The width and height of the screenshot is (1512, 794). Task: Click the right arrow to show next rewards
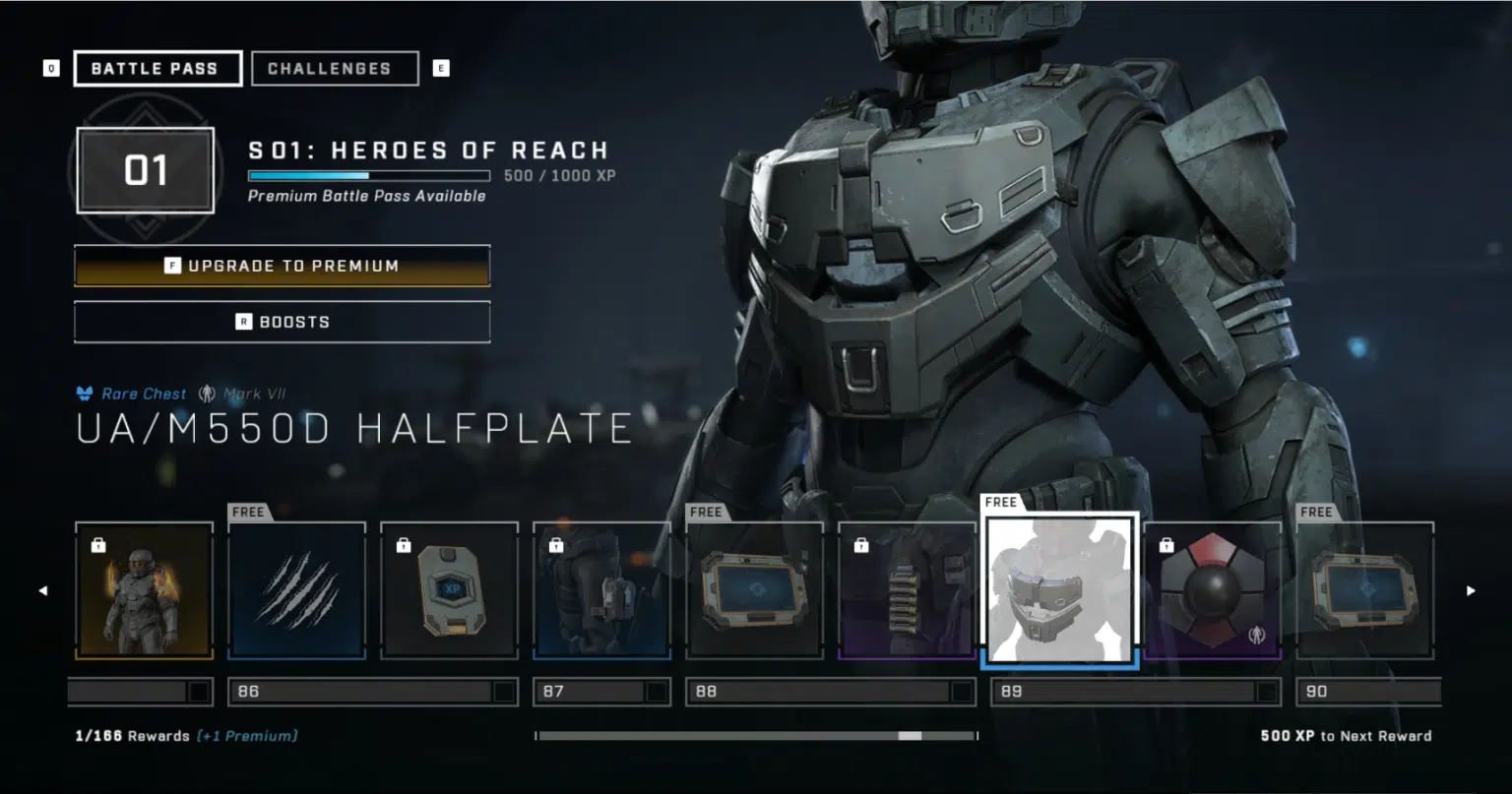[x=1471, y=590]
